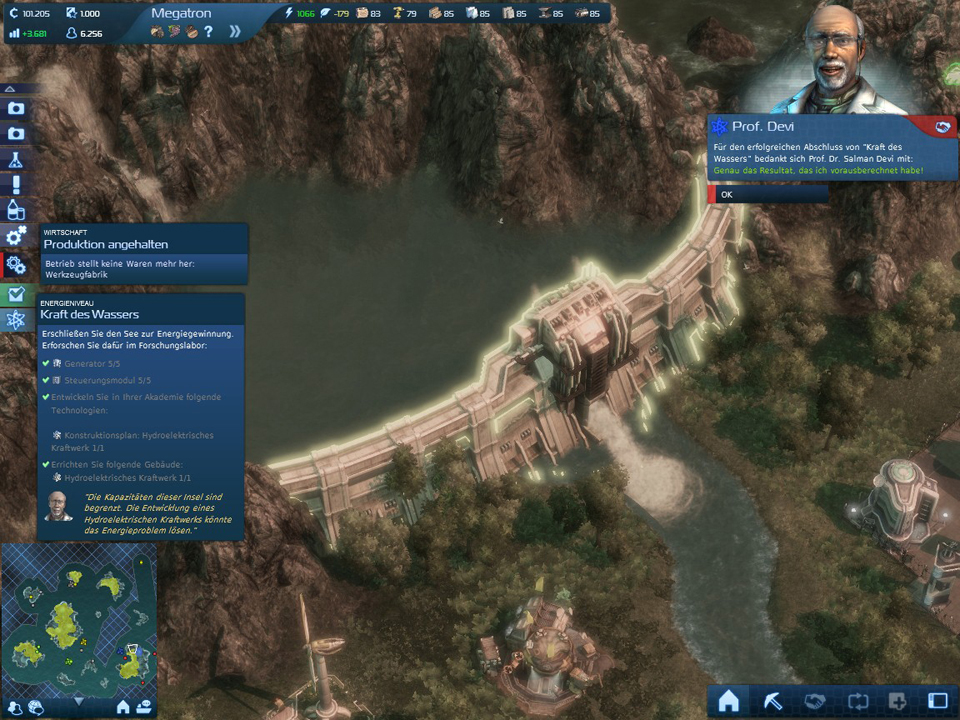This screenshot has height=720, width=960.
Task: Confirm Prof. Devi's message with OK
Action: (x=768, y=195)
